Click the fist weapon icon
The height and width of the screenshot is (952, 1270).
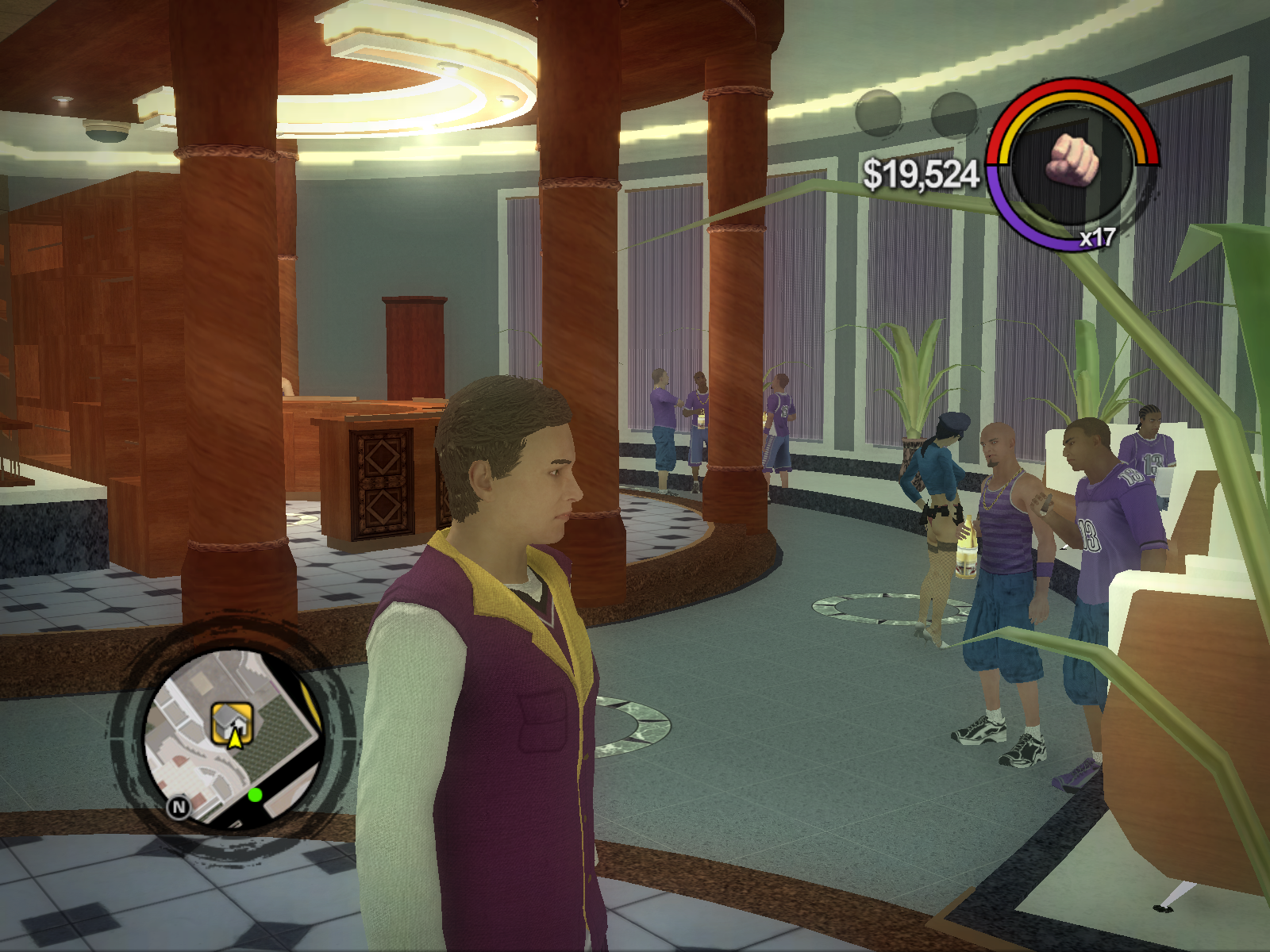click(1072, 159)
